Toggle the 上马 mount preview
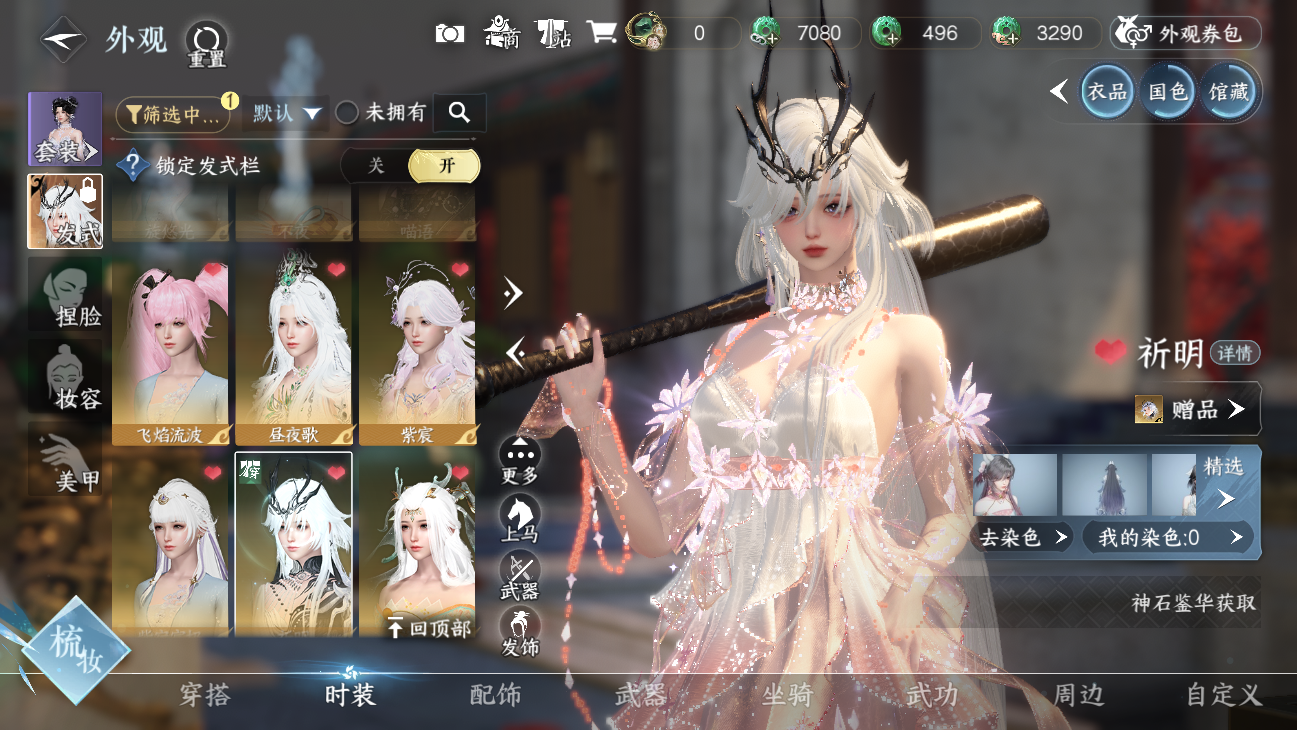This screenshot has height=730, width=1297. tap(519, 518)
